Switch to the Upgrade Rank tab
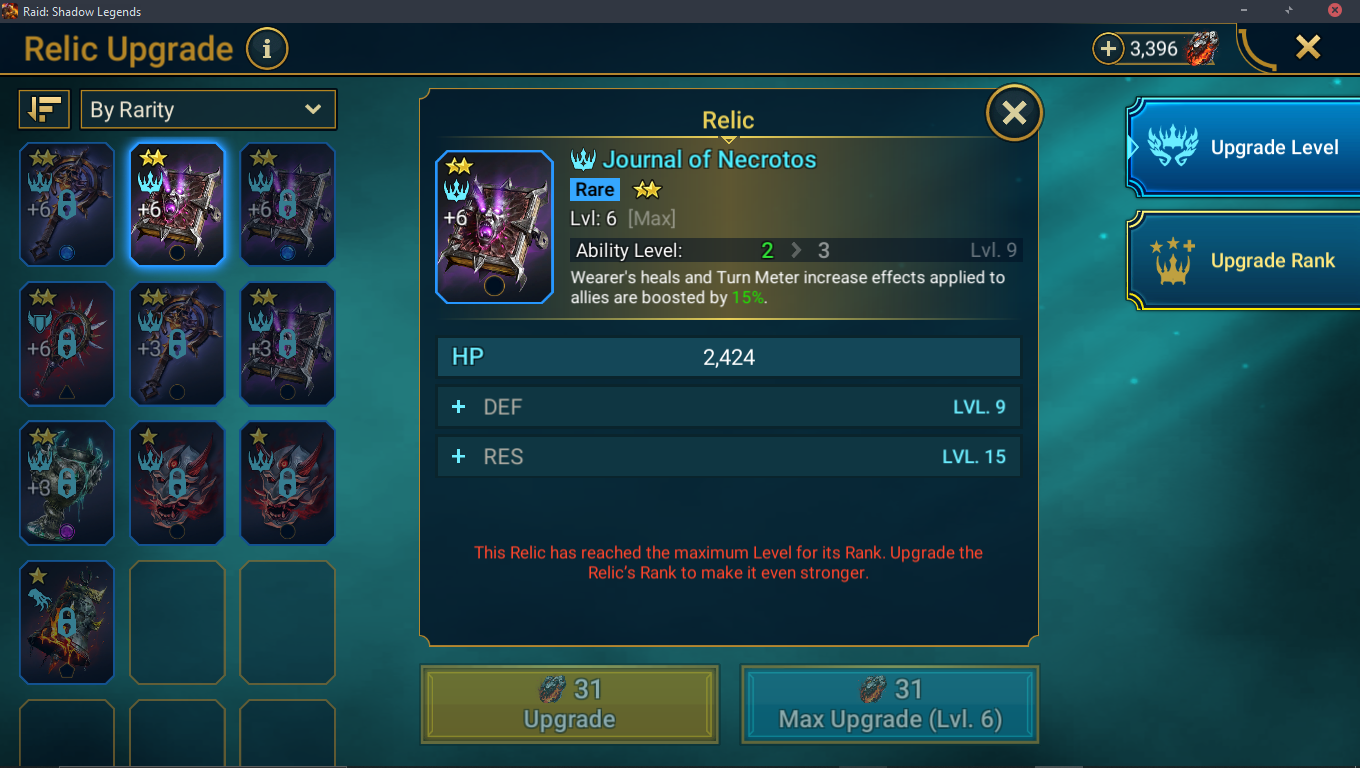 pyautogui.click(x=1245, y=261)
